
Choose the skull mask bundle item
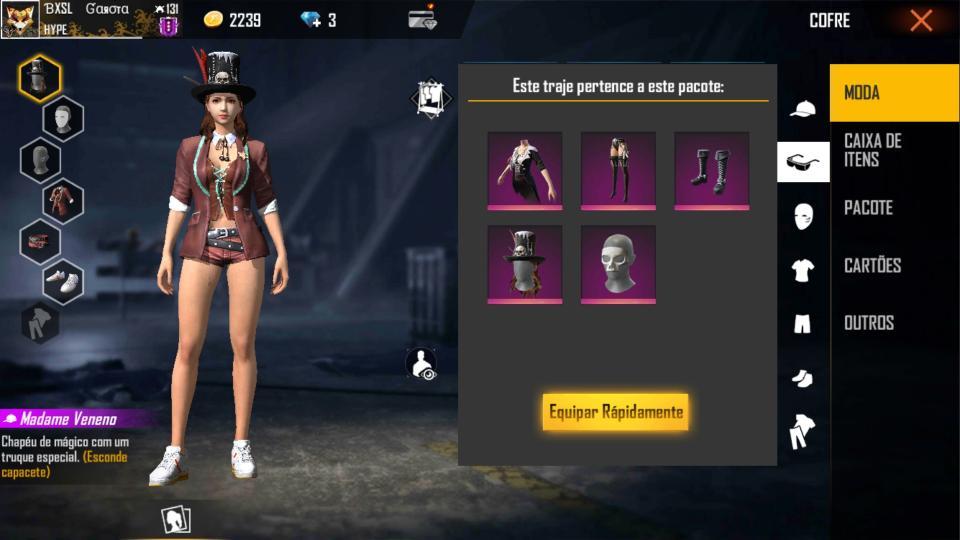618,263
